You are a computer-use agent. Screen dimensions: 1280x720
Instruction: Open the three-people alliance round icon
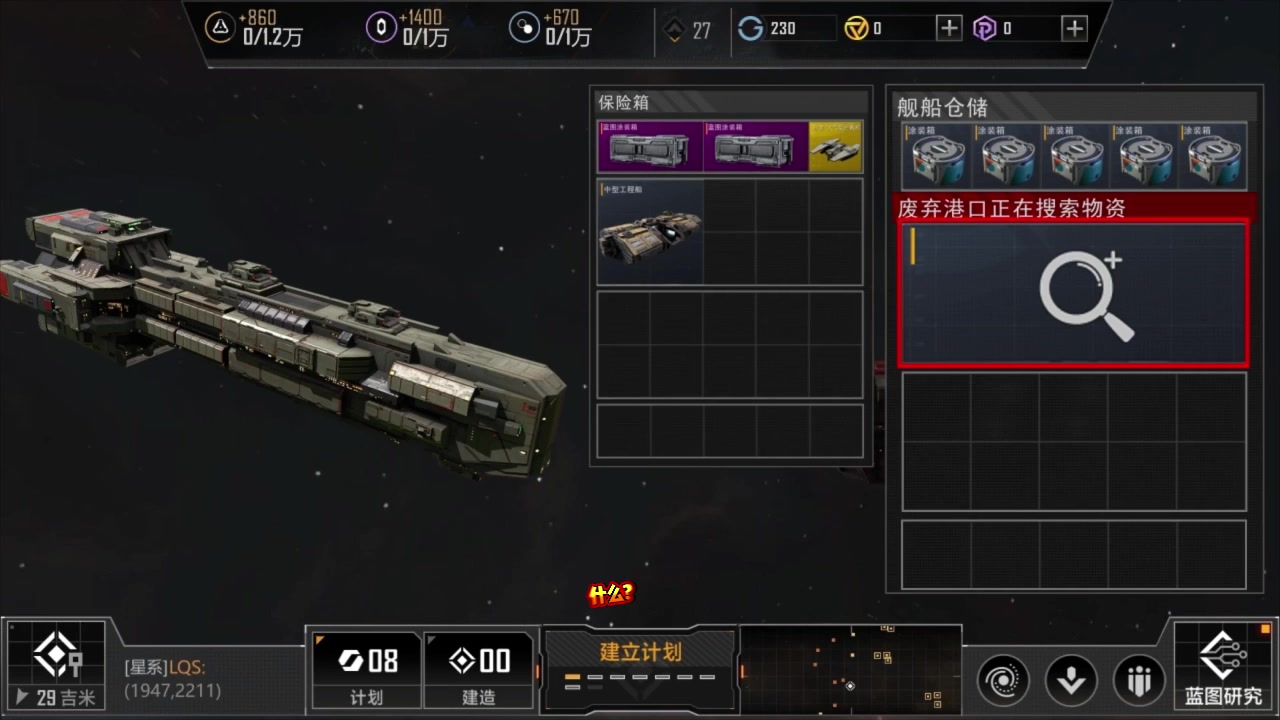click(1138, 681)
